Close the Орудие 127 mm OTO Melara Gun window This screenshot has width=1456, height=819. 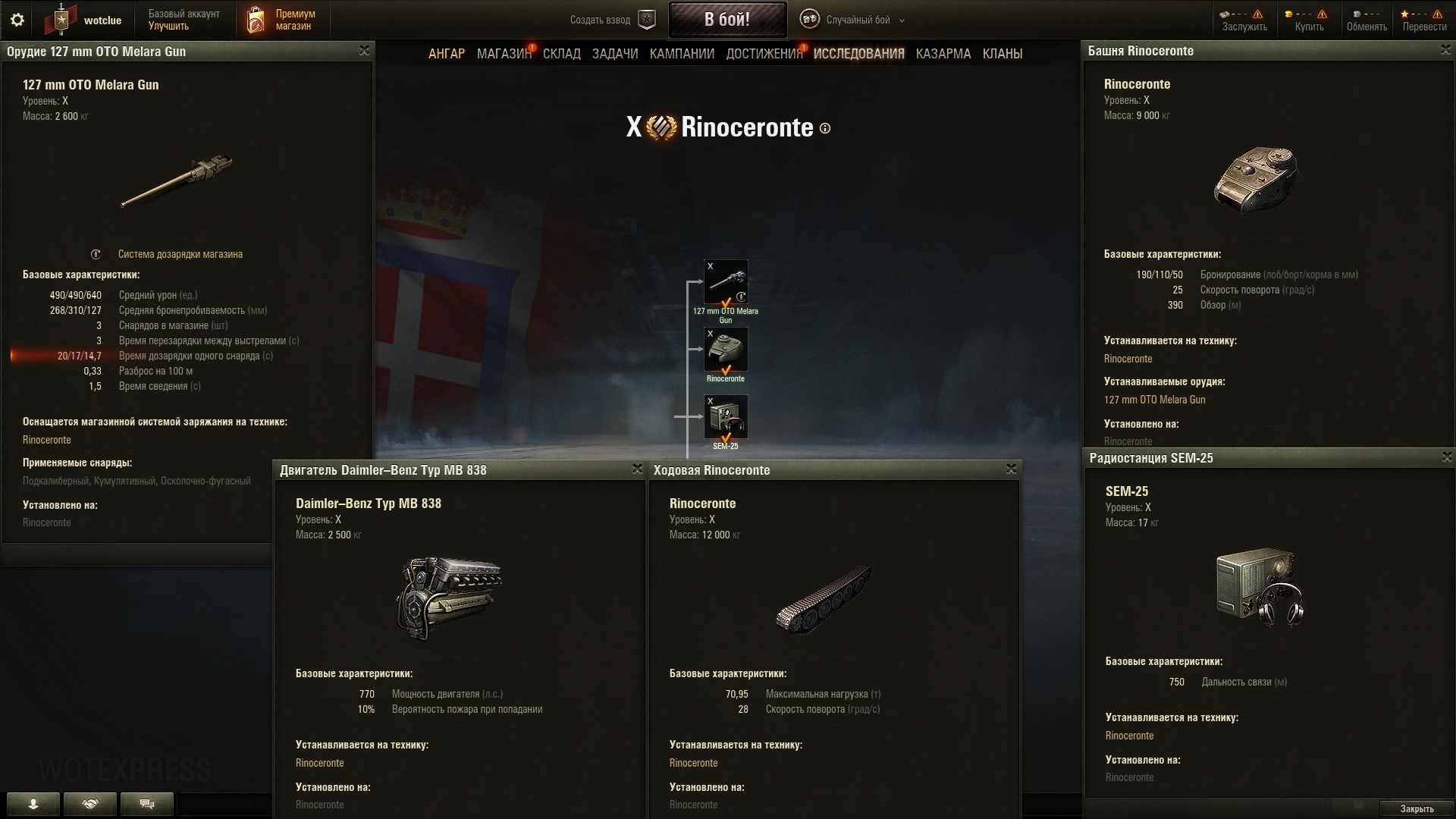point(364,51)
